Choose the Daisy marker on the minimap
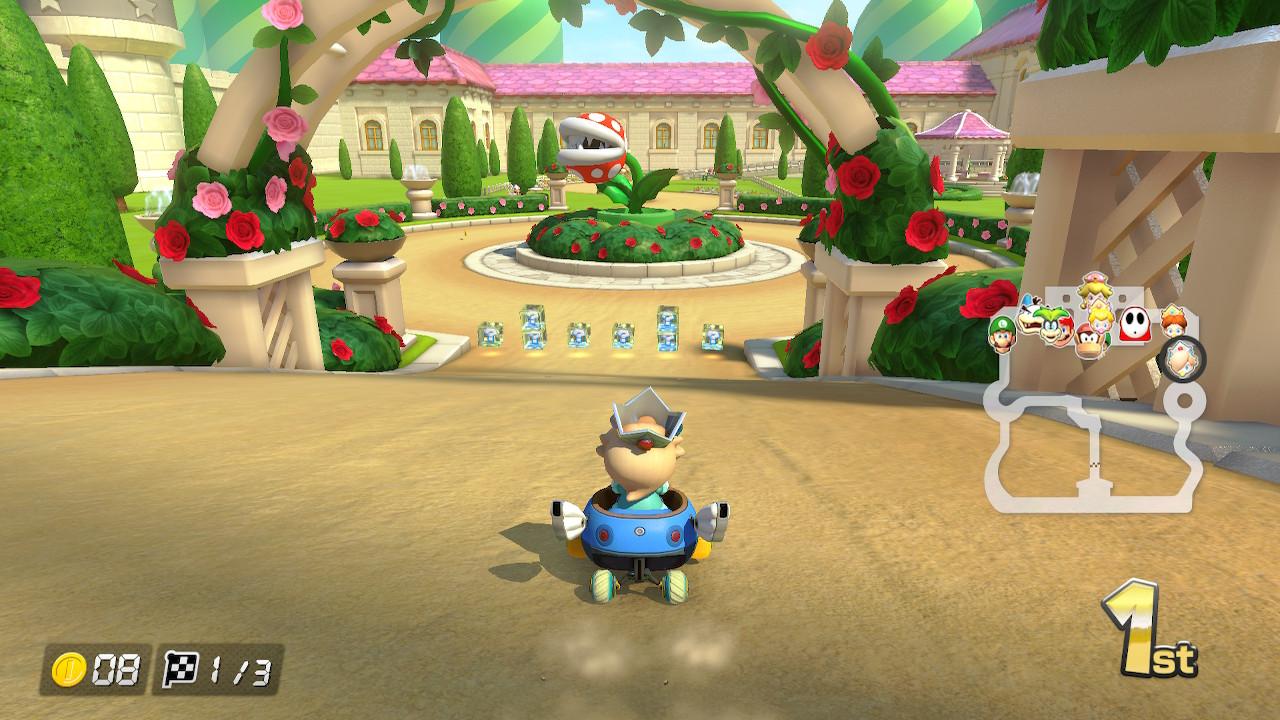This screenshot has height=720, width=1280. point(1172,322)
